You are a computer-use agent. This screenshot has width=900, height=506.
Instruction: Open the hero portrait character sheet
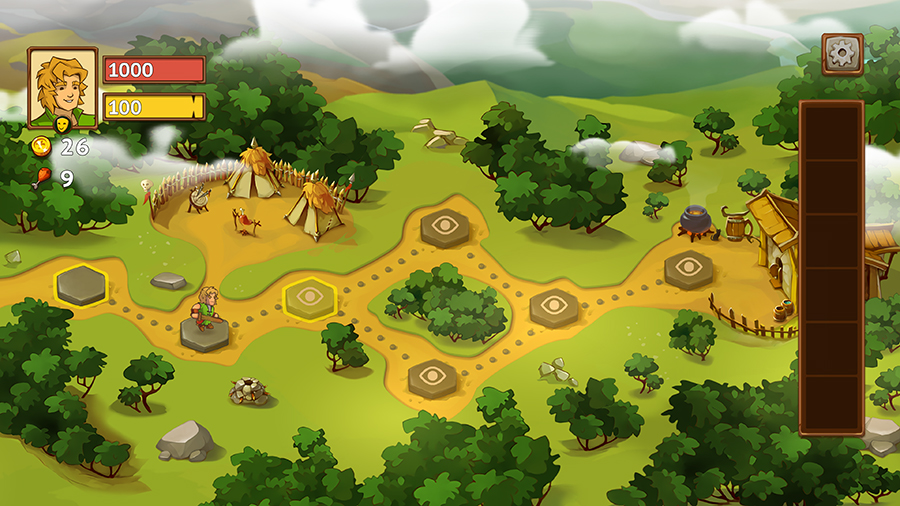pyautogui.click(x=62, y=88)
